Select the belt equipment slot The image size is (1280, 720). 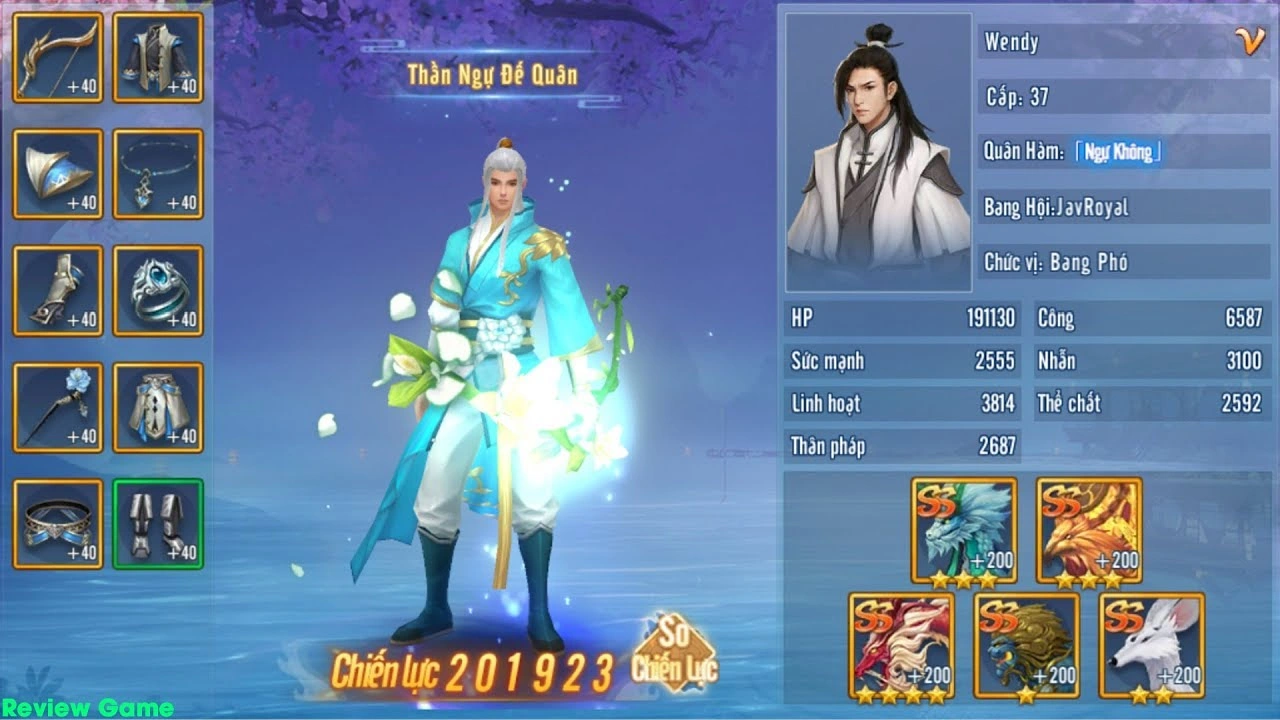point(58,524)
